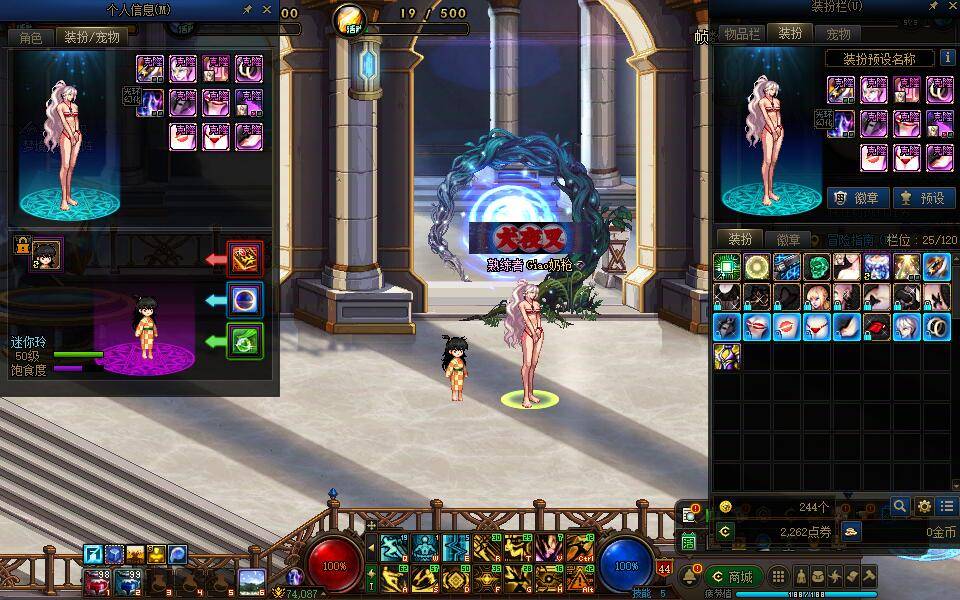
Task: Select the red lips avatar item
Action: click(x=758, y=327)
